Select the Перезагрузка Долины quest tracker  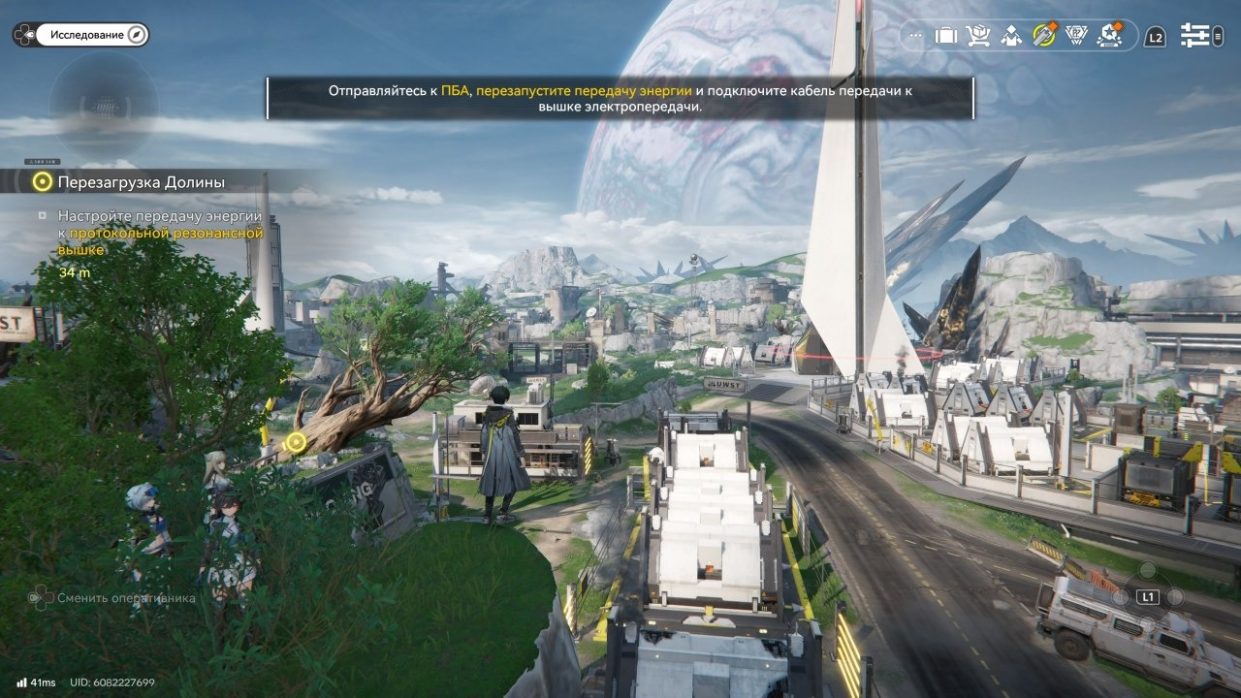tap(140, 182)
